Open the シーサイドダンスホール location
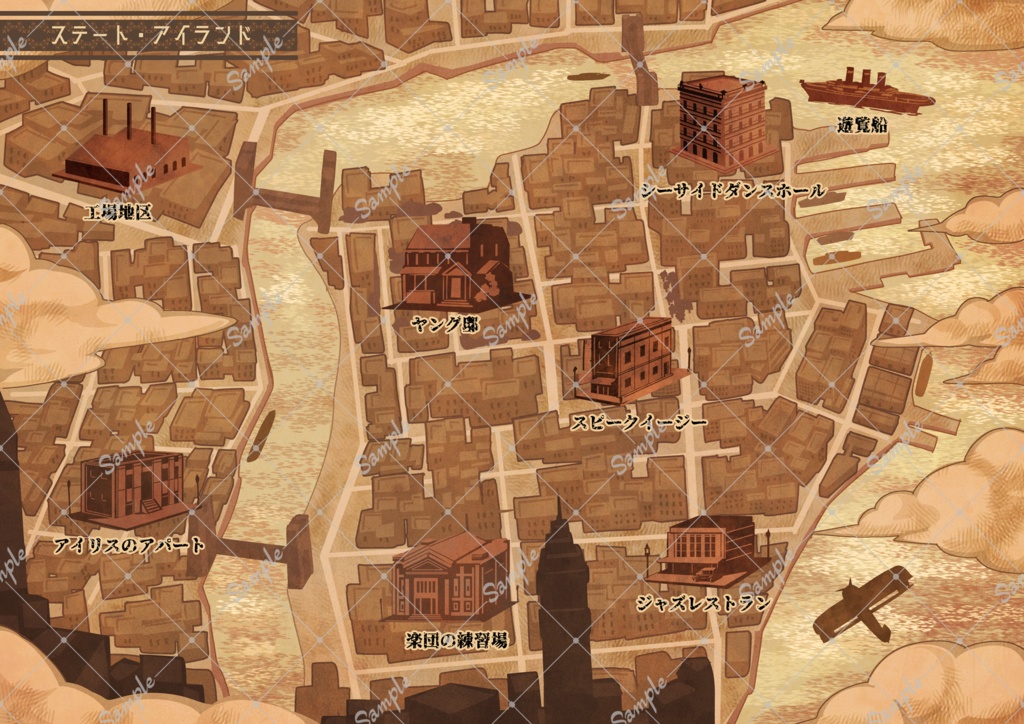The width and height of the screenshot is (1024, 724). click(722, 122)
